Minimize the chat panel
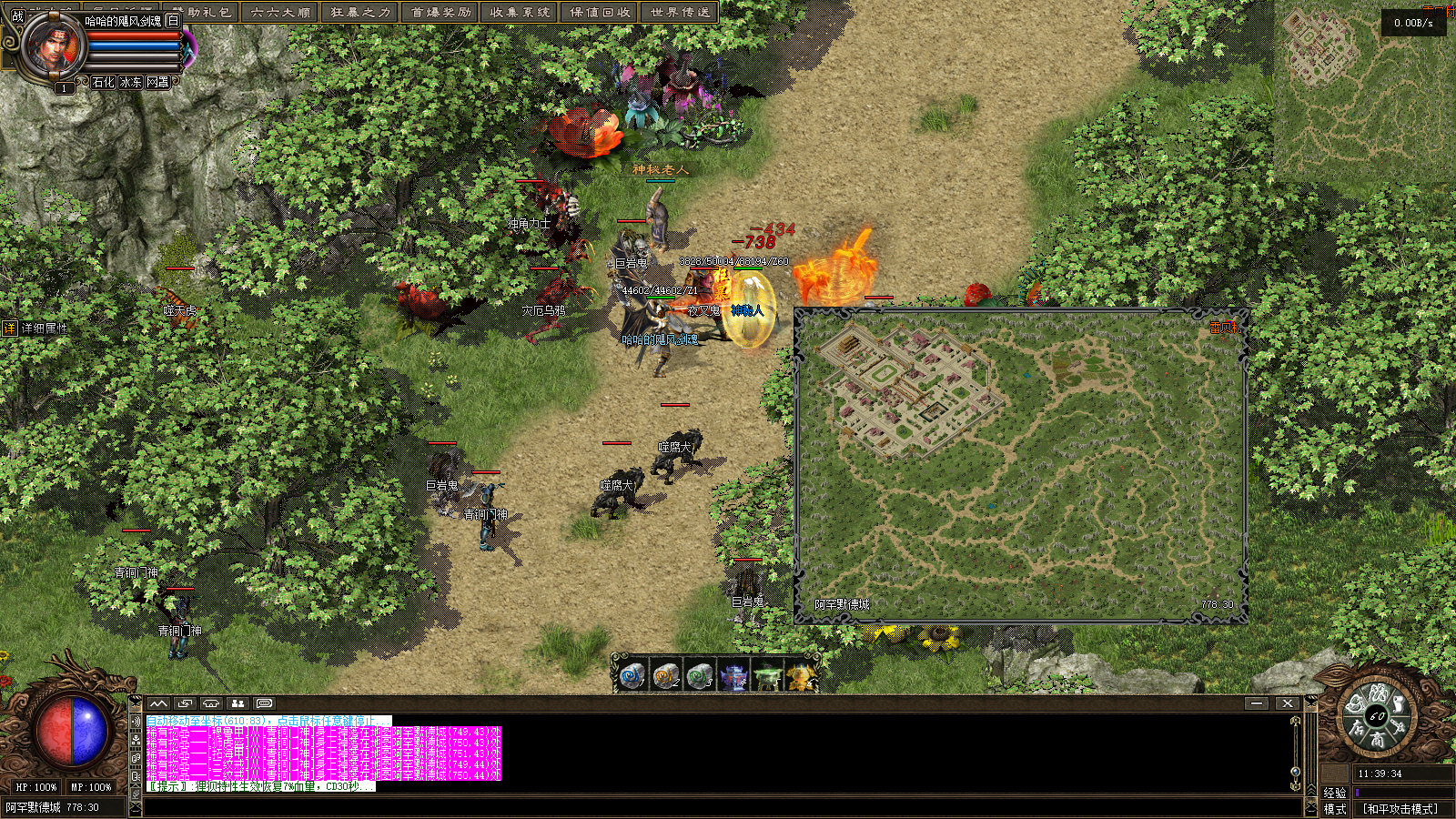The height and width of the screenshot is (819, 1456). [1257, 703]
